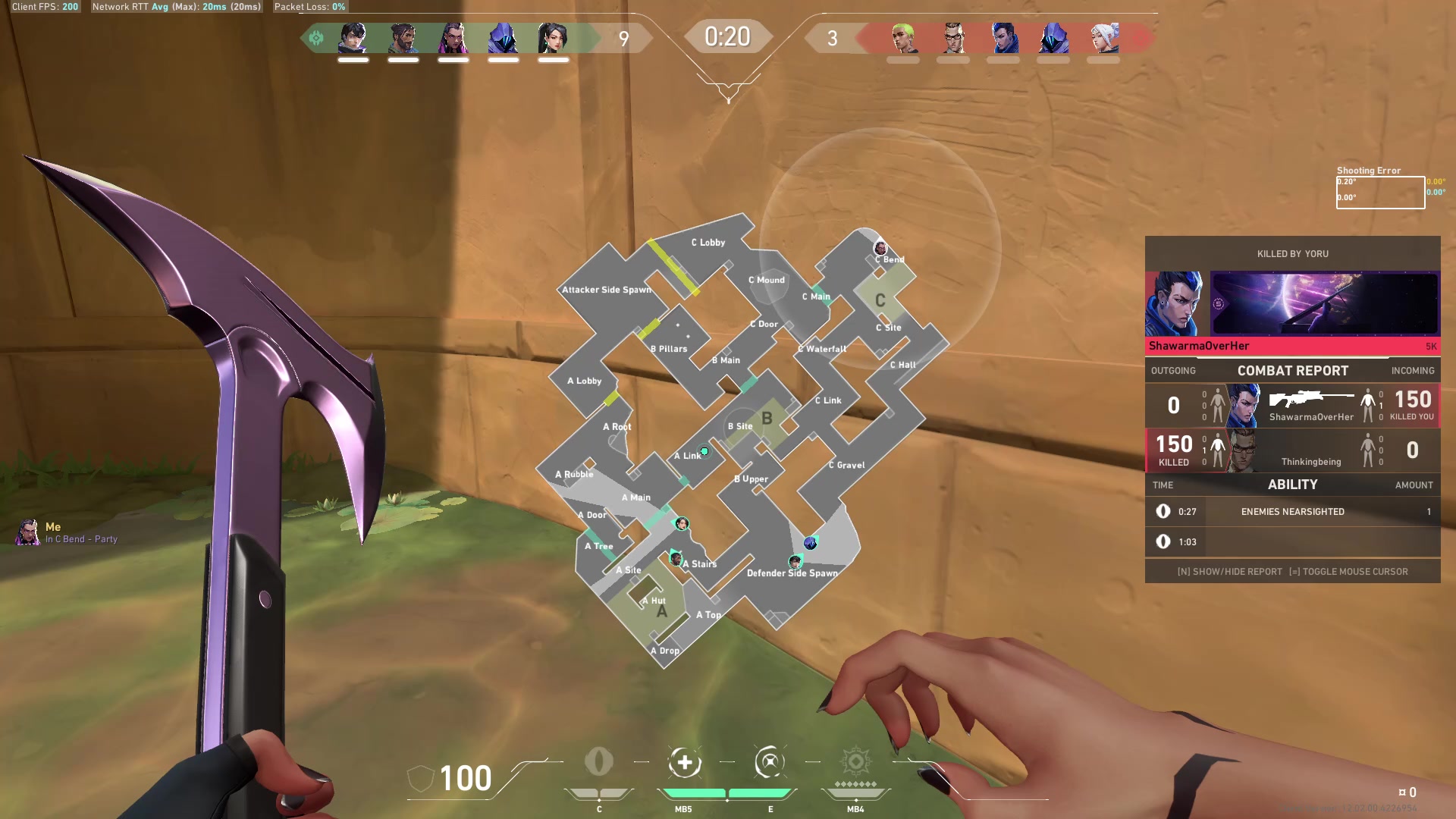Use the Dismiss ability icon

770,762
